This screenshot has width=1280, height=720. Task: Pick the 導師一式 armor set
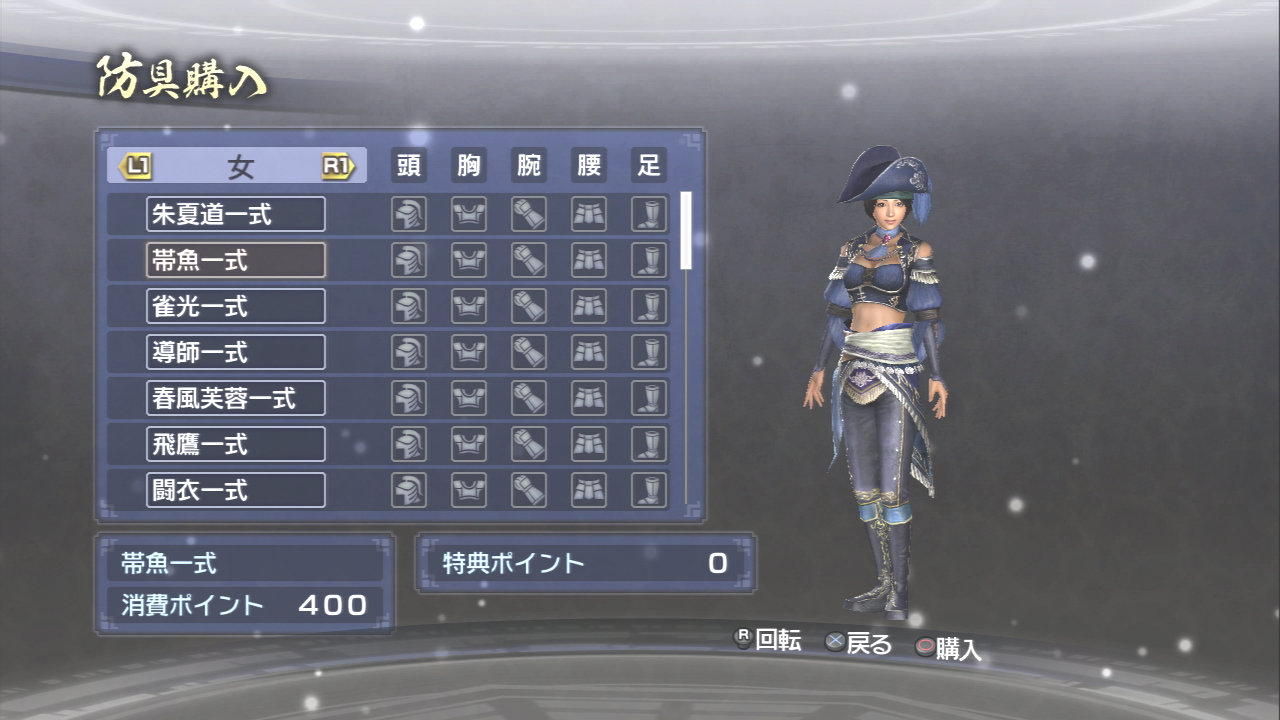tap(235, 352)
